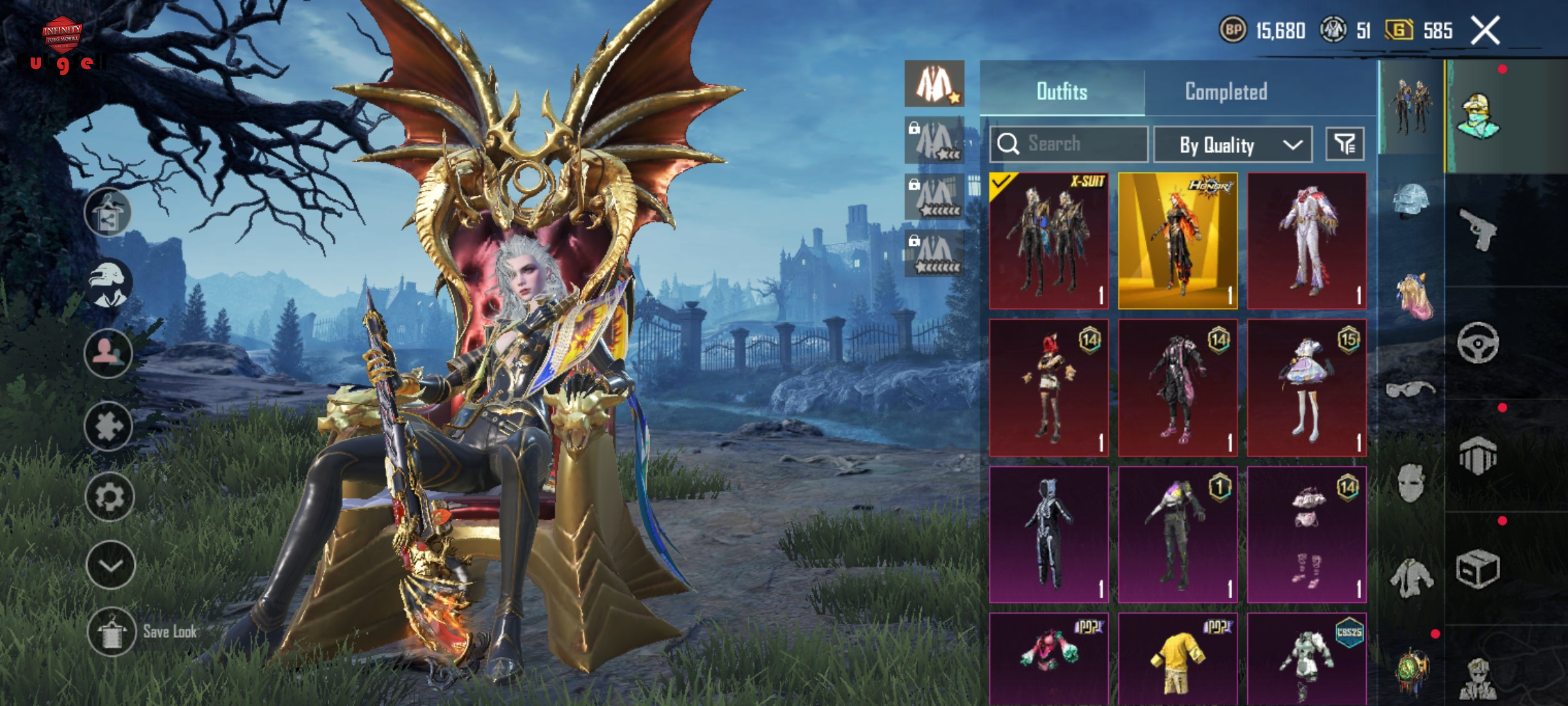The image size is (1568, 706).
Task: Switch to the Completed tab
Action: pyautogui.click(x=1226, y=92)
